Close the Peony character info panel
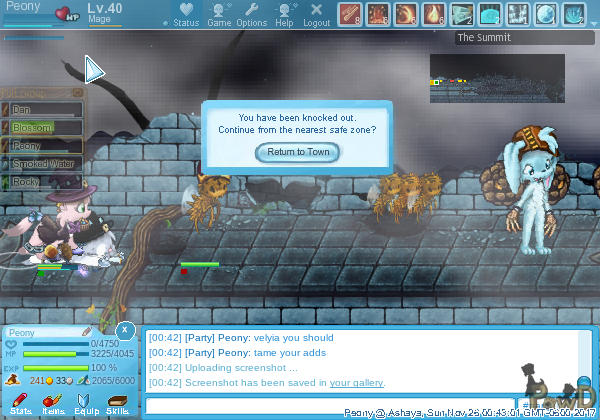Viewport: 600px width, 420px height. coord(124,330)
